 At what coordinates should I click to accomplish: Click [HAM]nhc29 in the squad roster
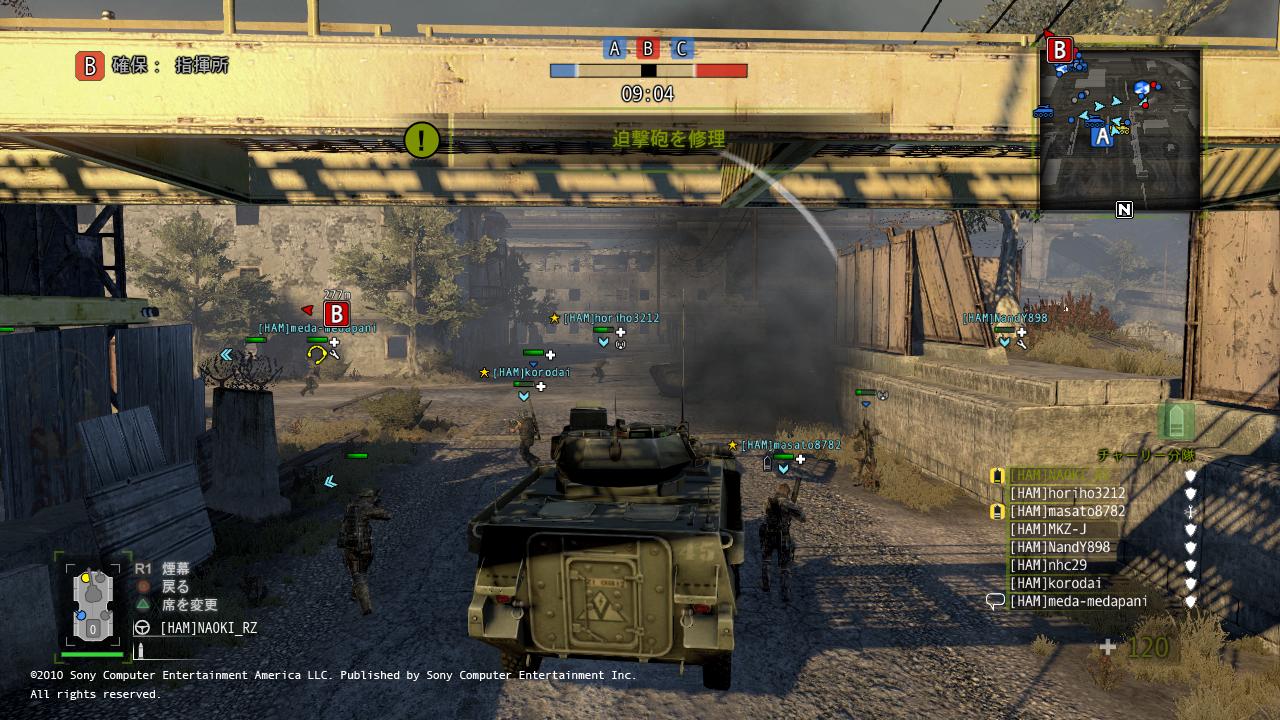[x=1048, y=565]
